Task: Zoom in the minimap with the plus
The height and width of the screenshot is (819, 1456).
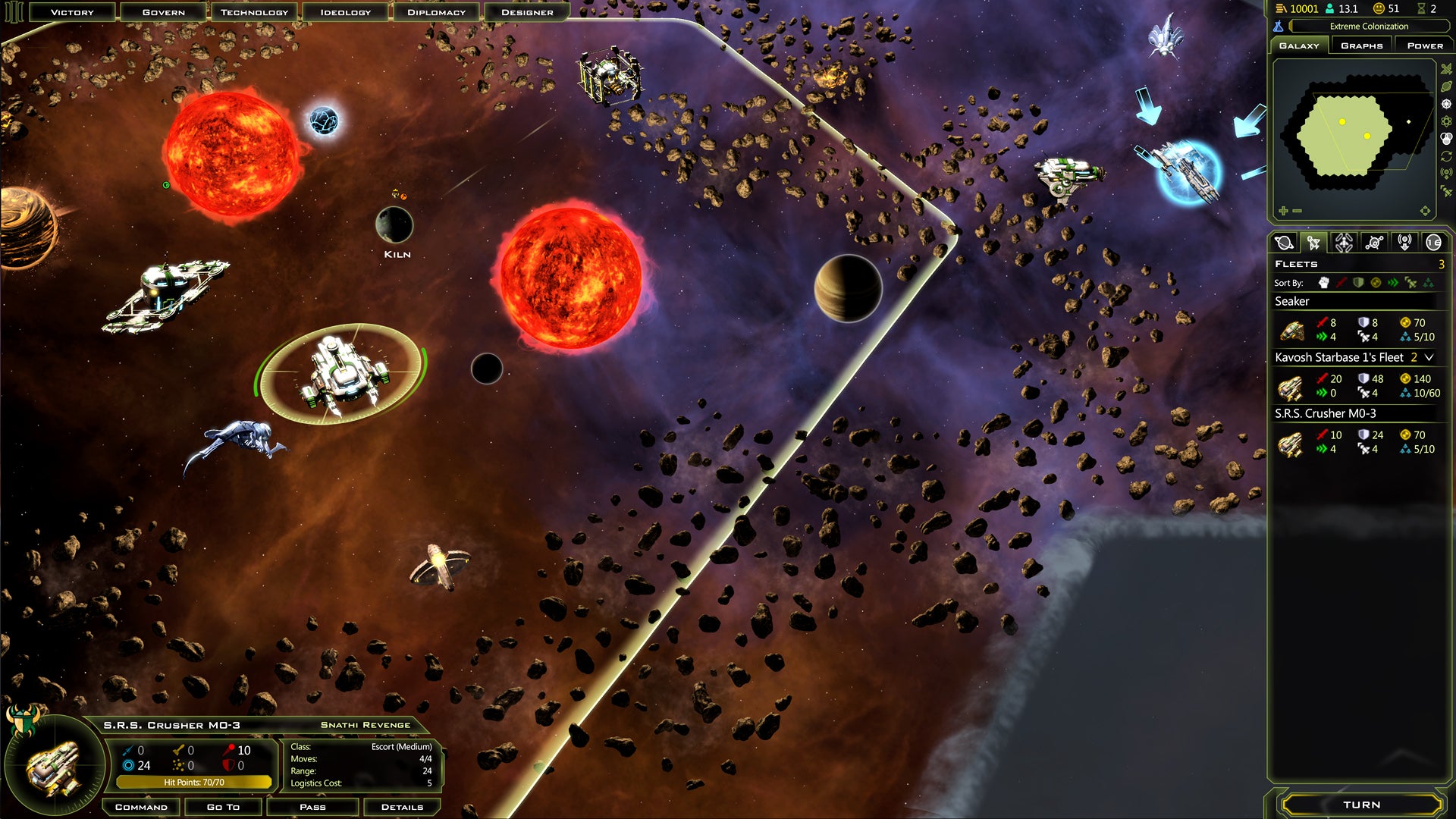Action: pyautogui.click(x=1283, y=211)
